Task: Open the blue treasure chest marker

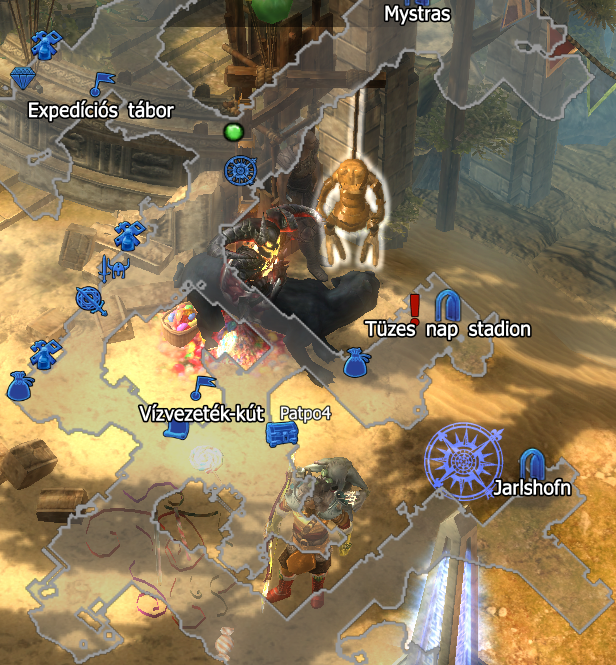Action: (280, 434)
